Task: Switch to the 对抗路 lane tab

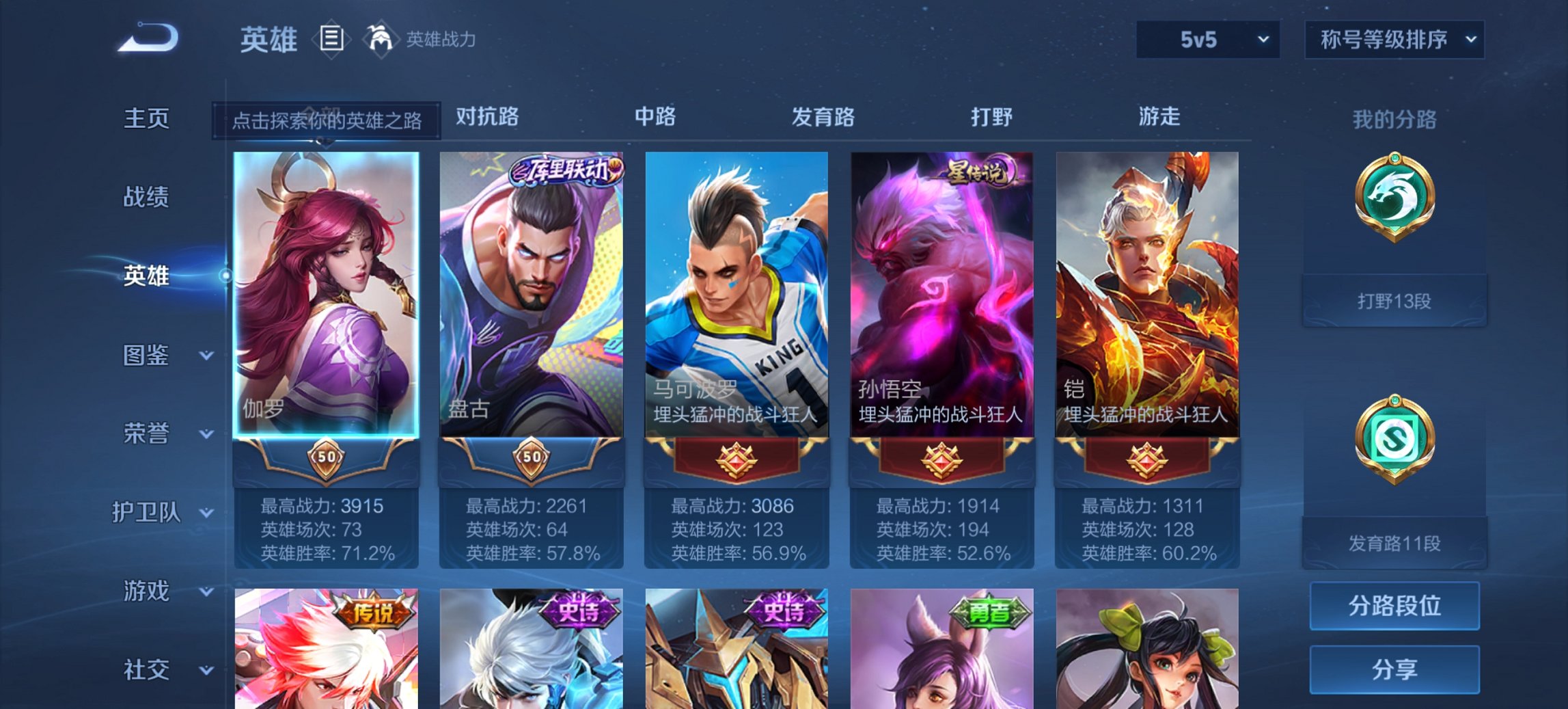Action: point(485,118)
